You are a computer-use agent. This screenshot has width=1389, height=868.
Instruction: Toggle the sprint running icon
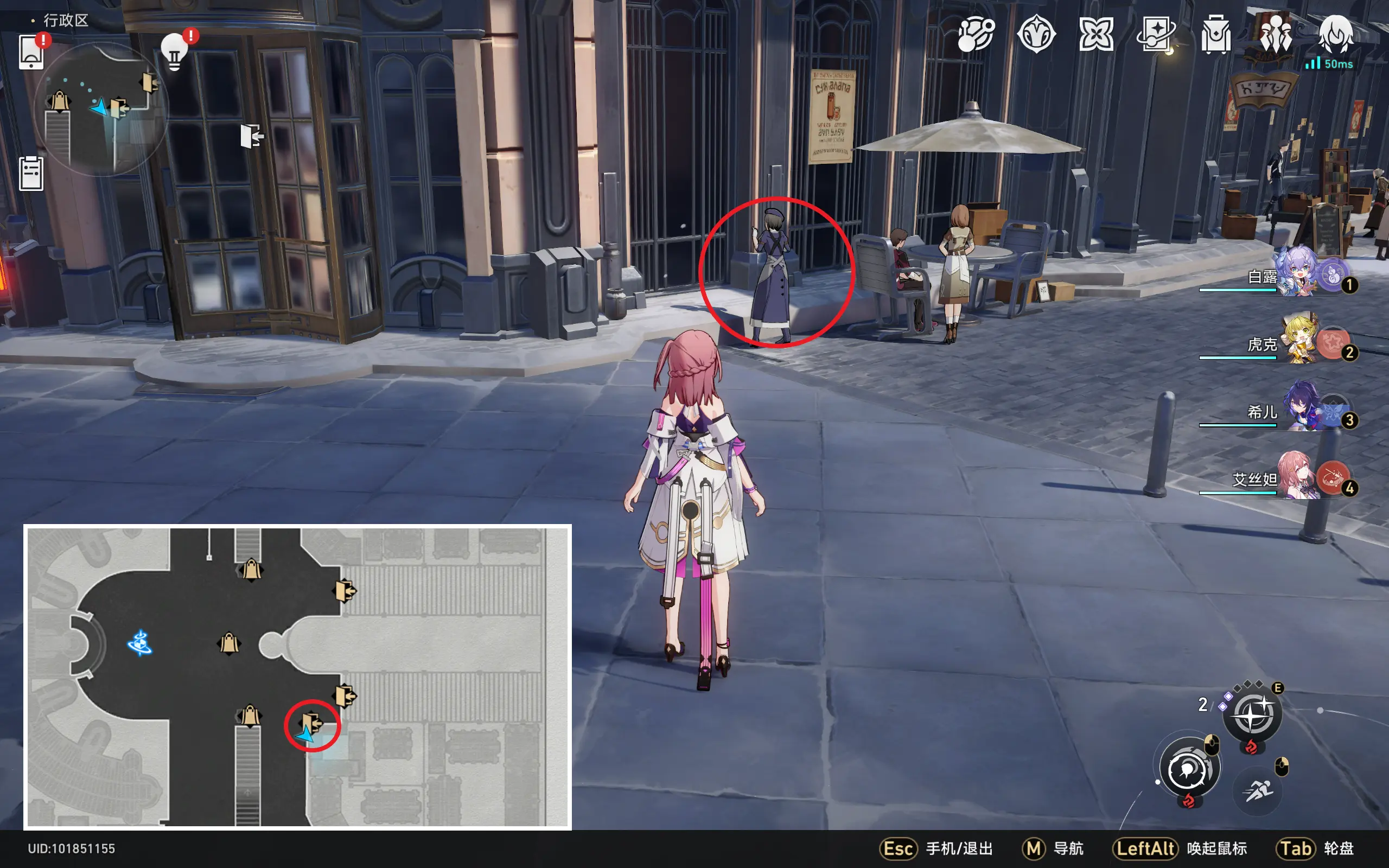[x=1258, y=791]
